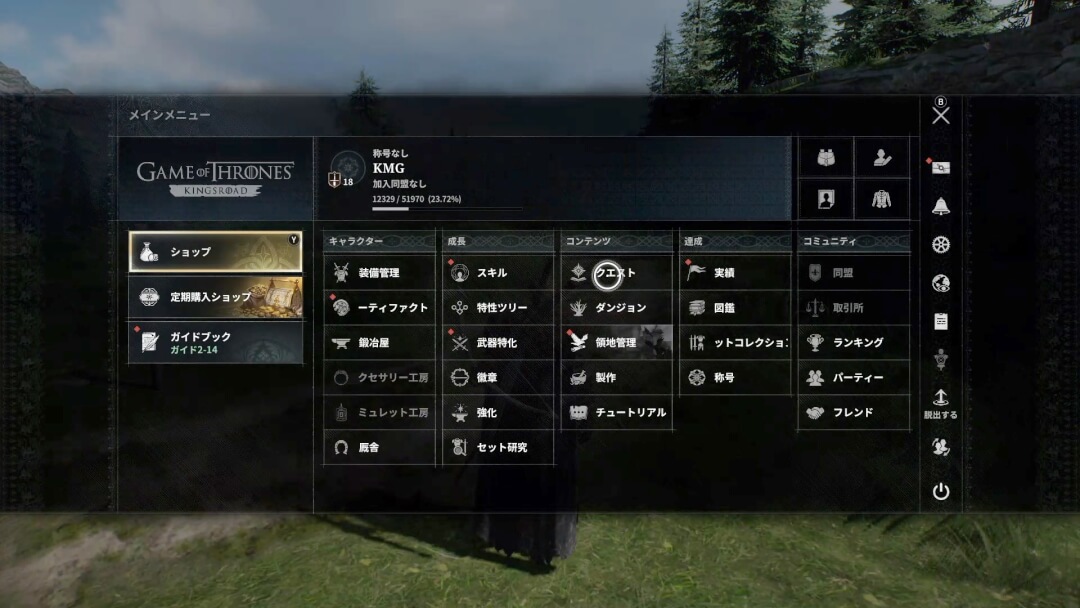Open the フレンド friends list
Image resolution: width=1080 pixels, height=608 pixels.
click(x=853, y=413)
